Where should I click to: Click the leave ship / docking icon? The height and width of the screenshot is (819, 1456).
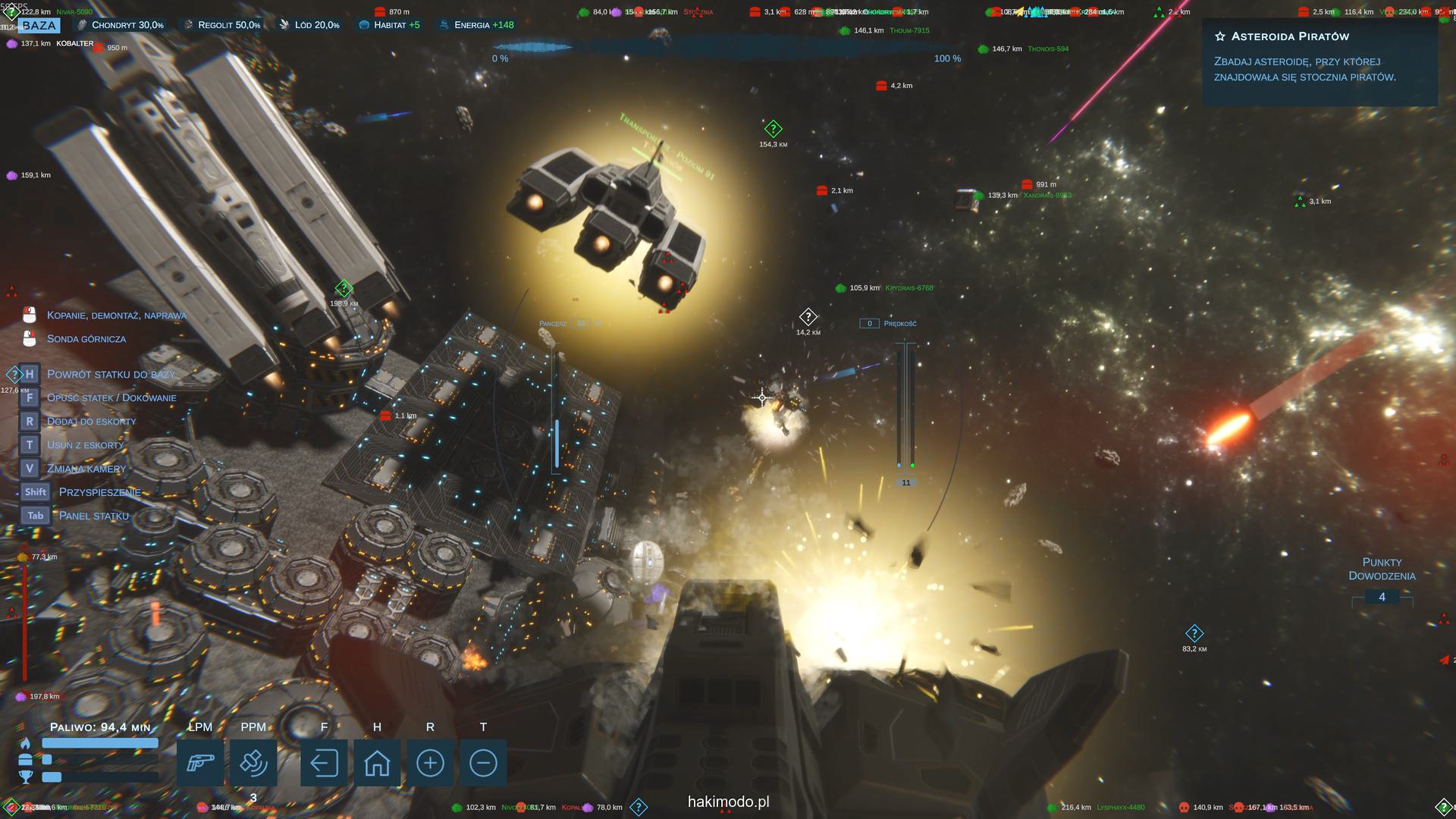[x=324, y=762]
